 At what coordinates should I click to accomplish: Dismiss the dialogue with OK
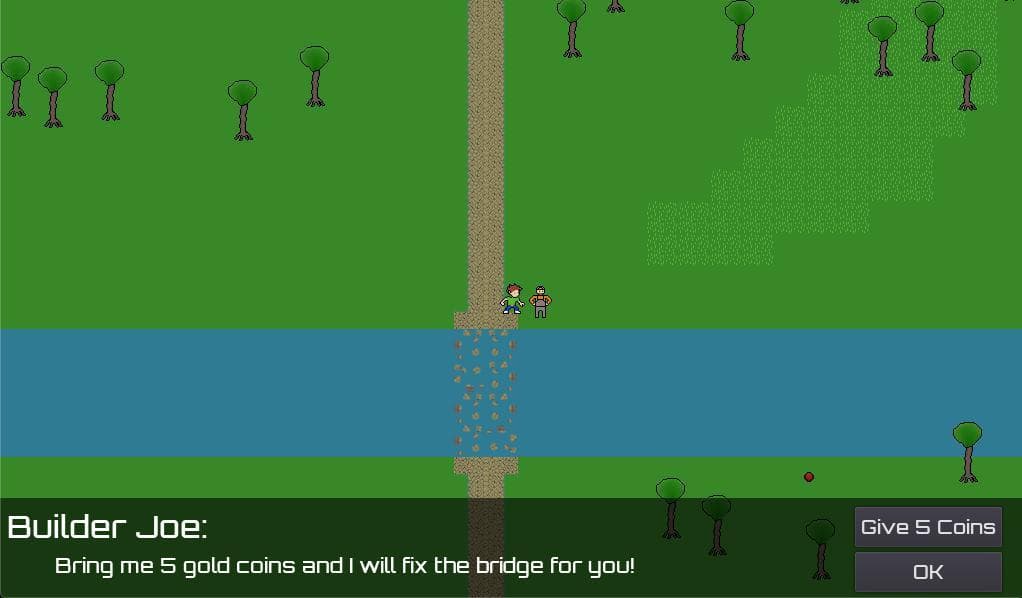[x=927, y=572]
